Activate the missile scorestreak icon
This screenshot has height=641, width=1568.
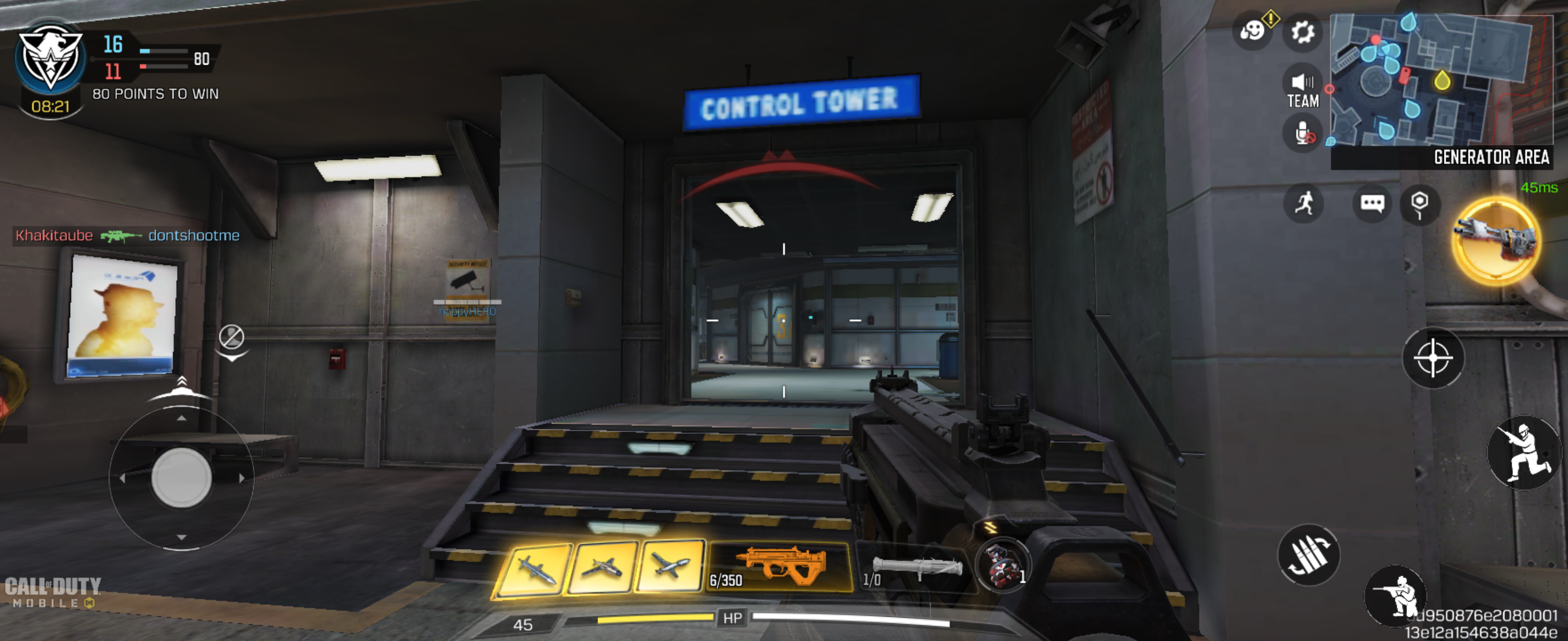coord(535,570)
